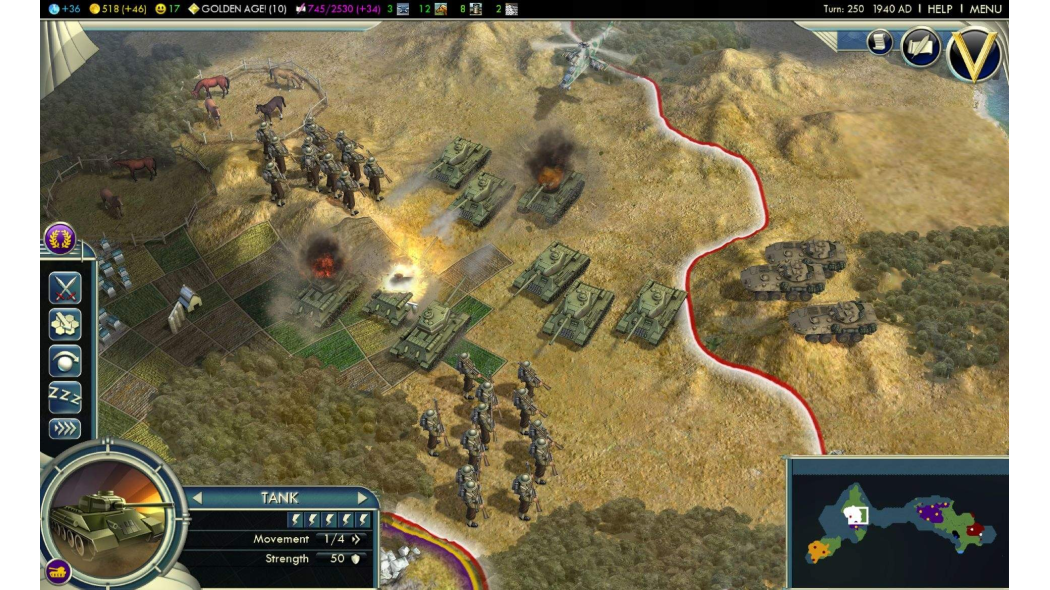Open the HELP Civilopedia
This screenshot has width=1050, height=590.
click(939, 9)
